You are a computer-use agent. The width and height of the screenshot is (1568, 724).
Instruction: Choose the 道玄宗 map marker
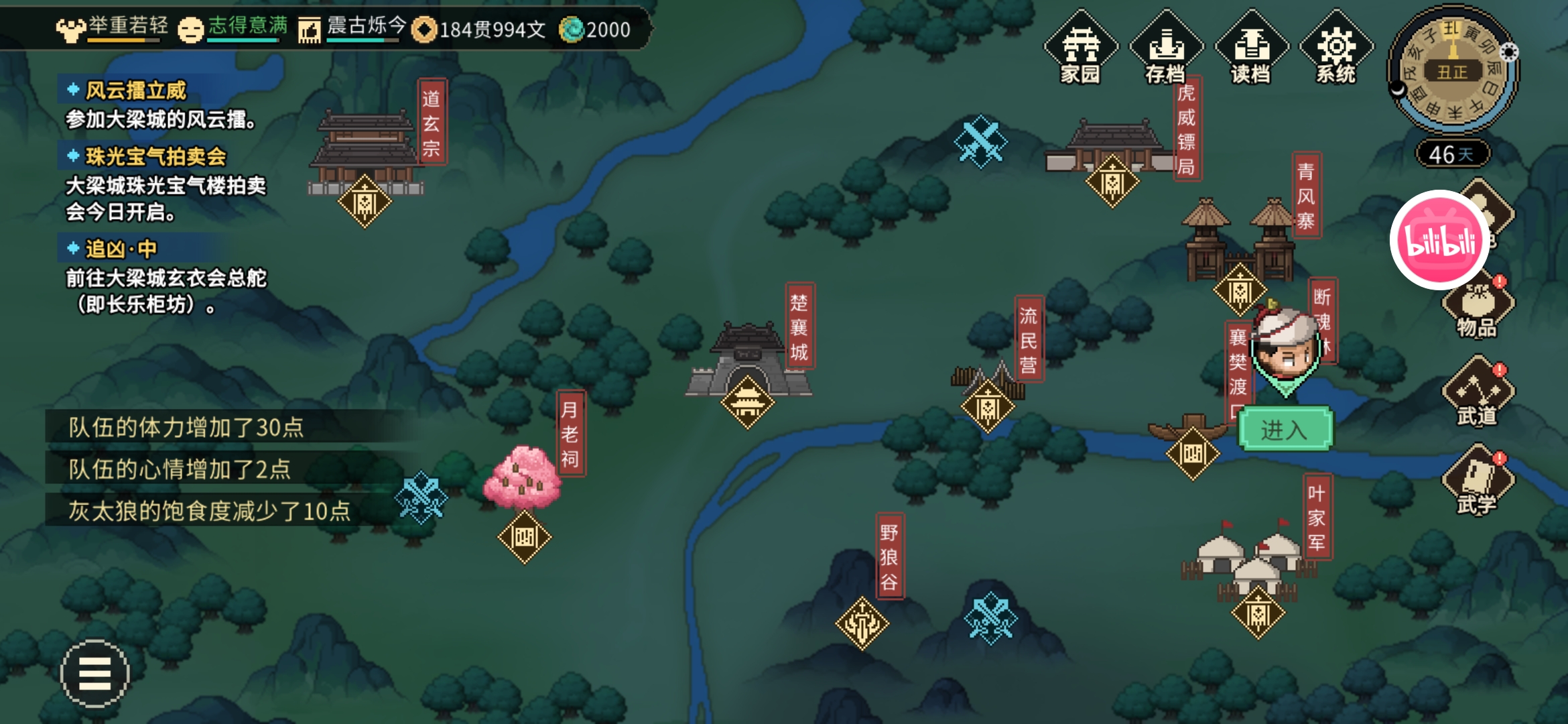coord(365,201)
